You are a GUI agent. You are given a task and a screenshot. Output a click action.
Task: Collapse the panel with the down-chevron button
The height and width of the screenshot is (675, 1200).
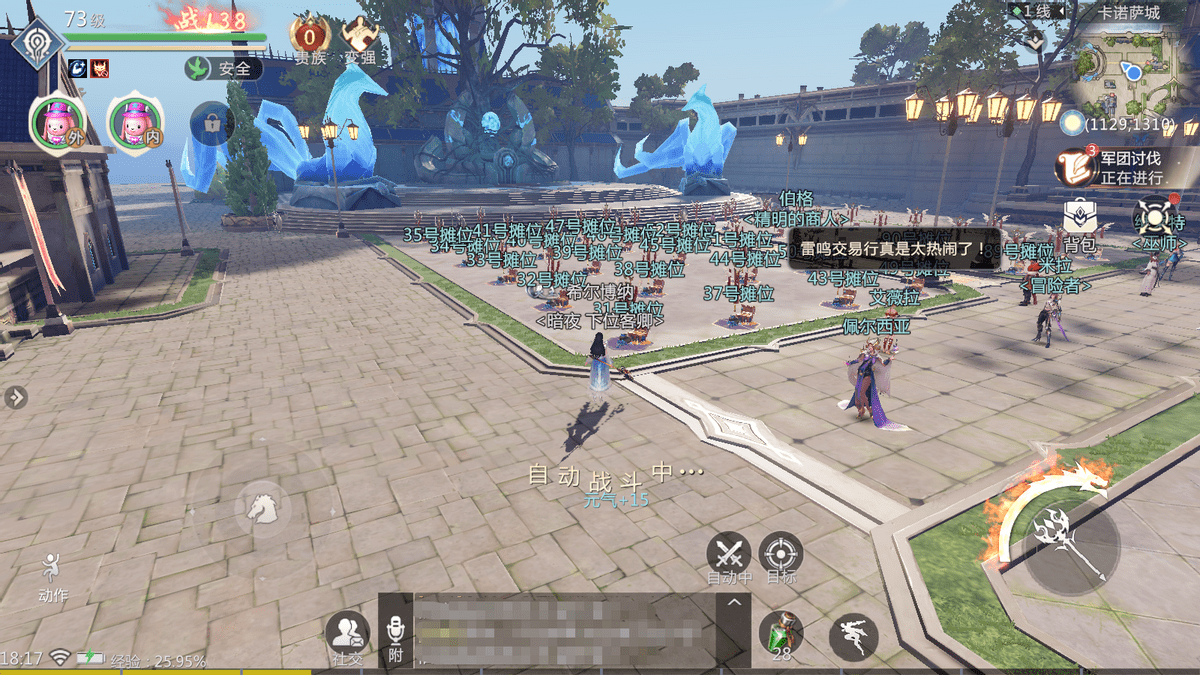[1034, 40]
